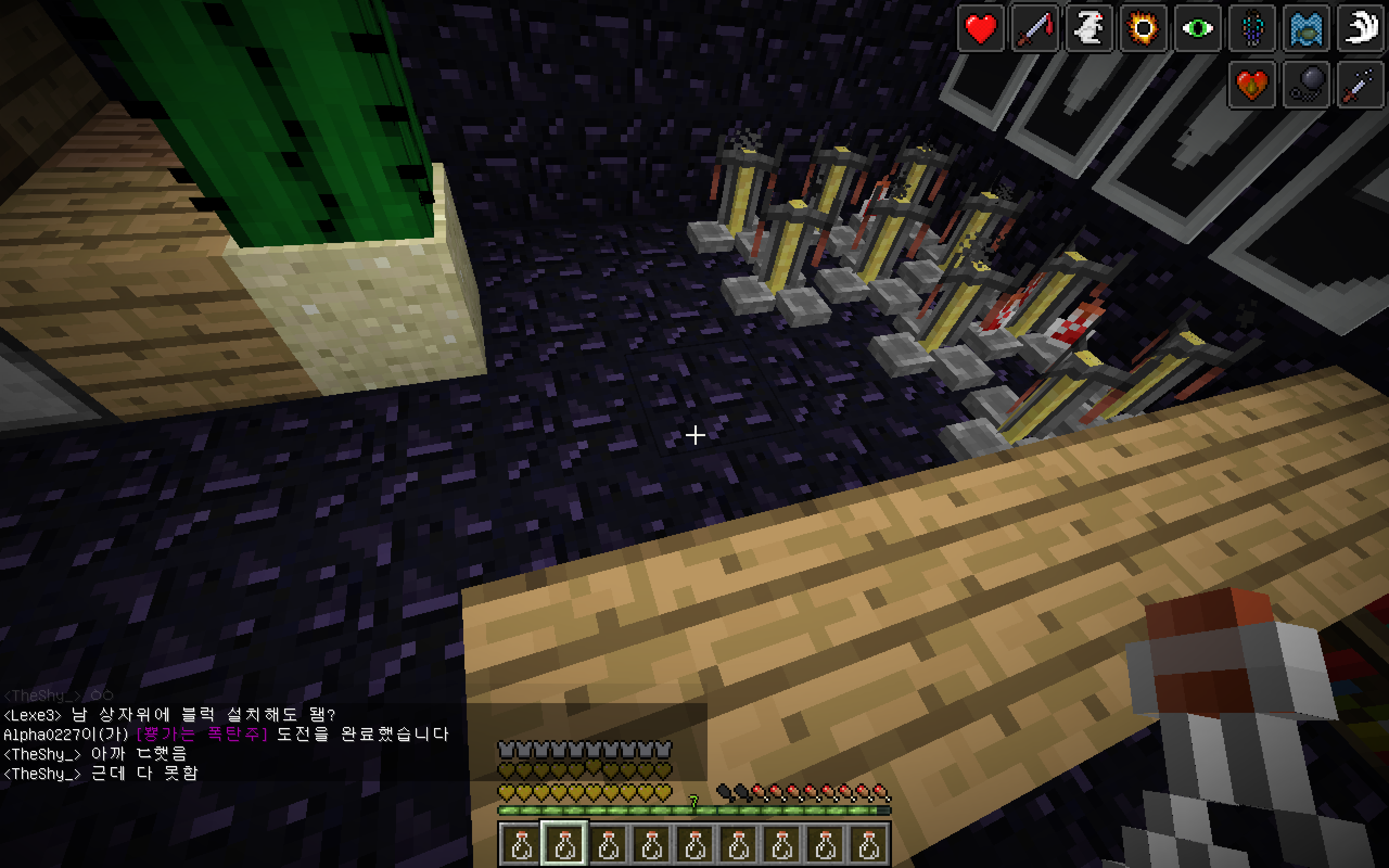
Task: Select the bloody sword strength effect icon
Action: (1034, 29)
